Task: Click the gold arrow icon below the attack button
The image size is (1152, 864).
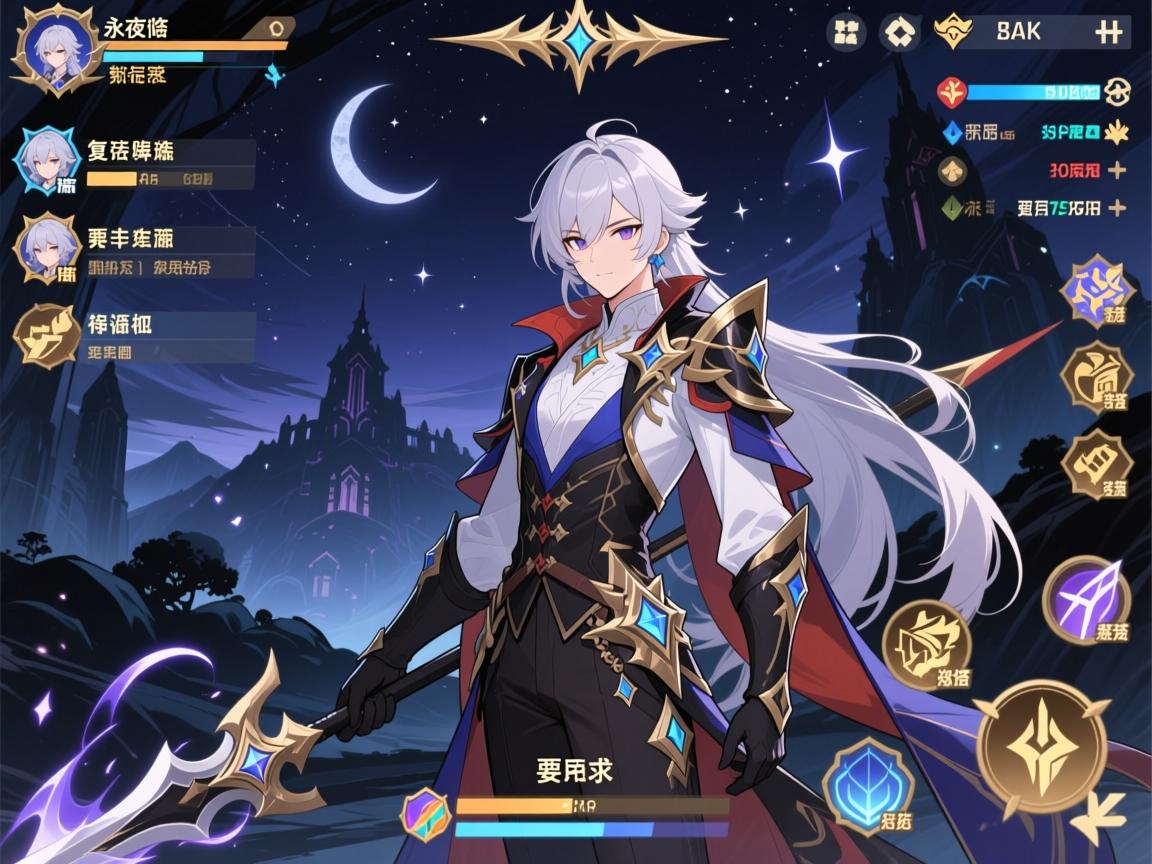Action: 1102,822
